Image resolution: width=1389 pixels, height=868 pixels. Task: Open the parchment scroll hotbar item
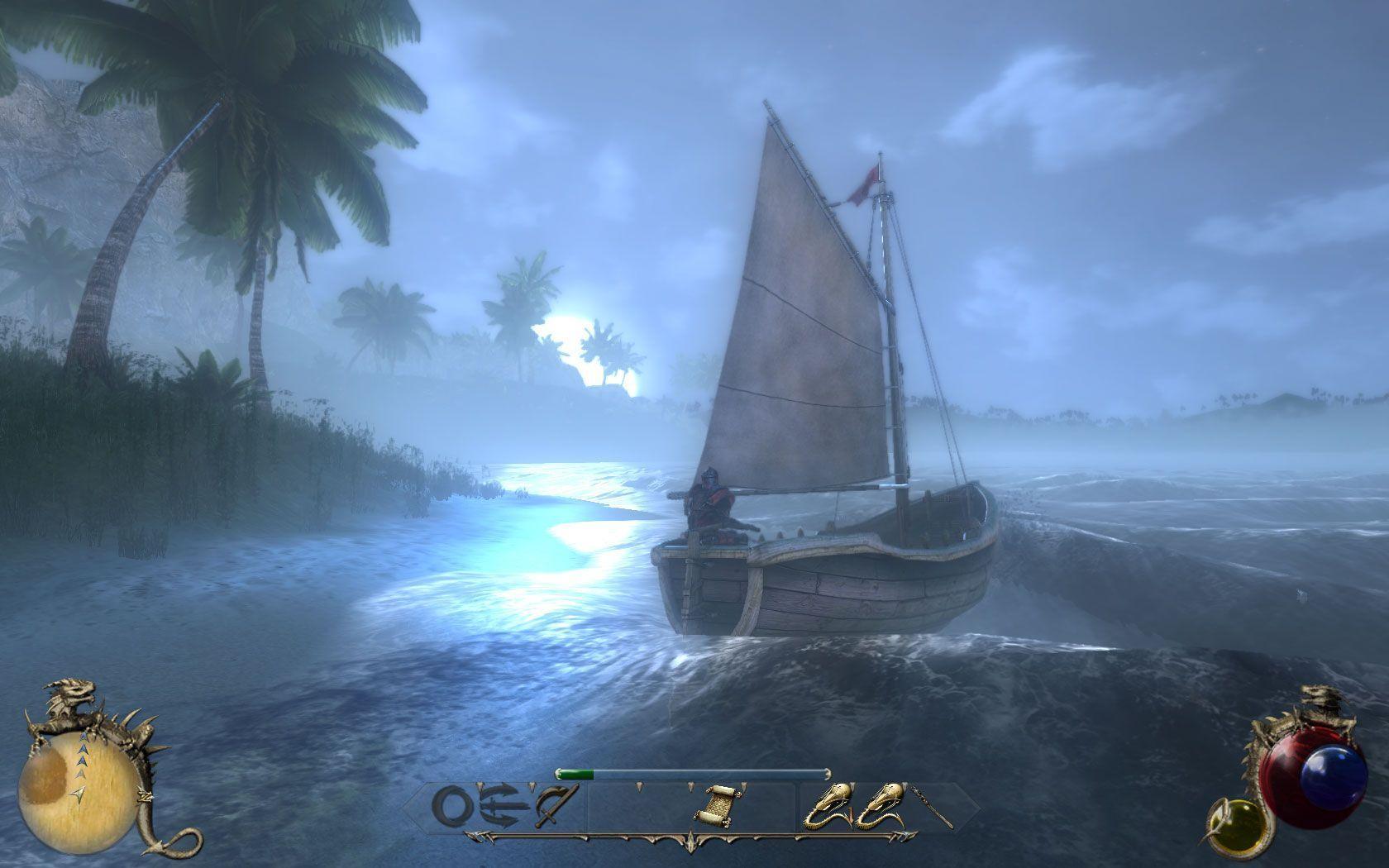coord(716,805)
